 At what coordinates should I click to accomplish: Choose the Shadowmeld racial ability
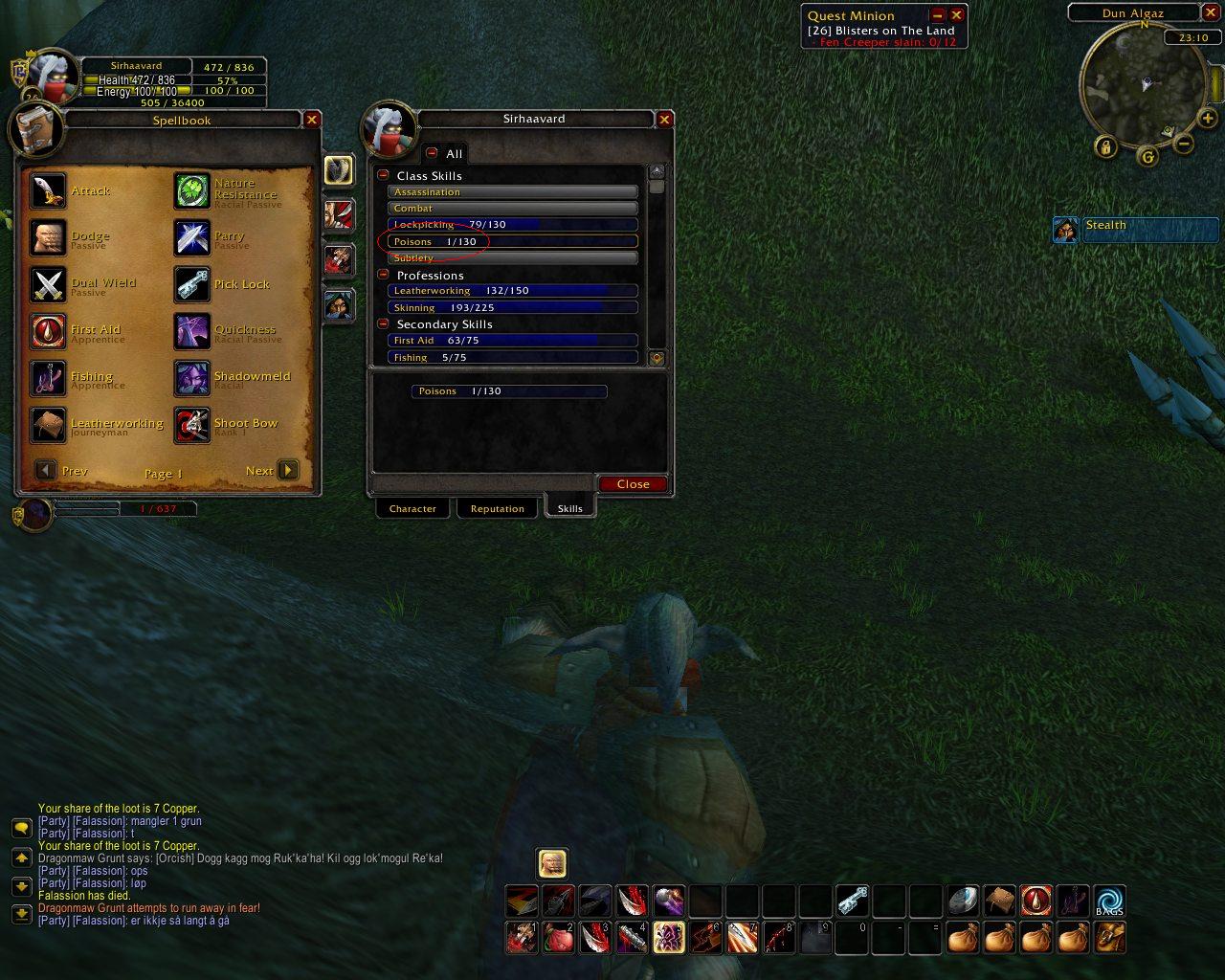(x=192, y=378)
